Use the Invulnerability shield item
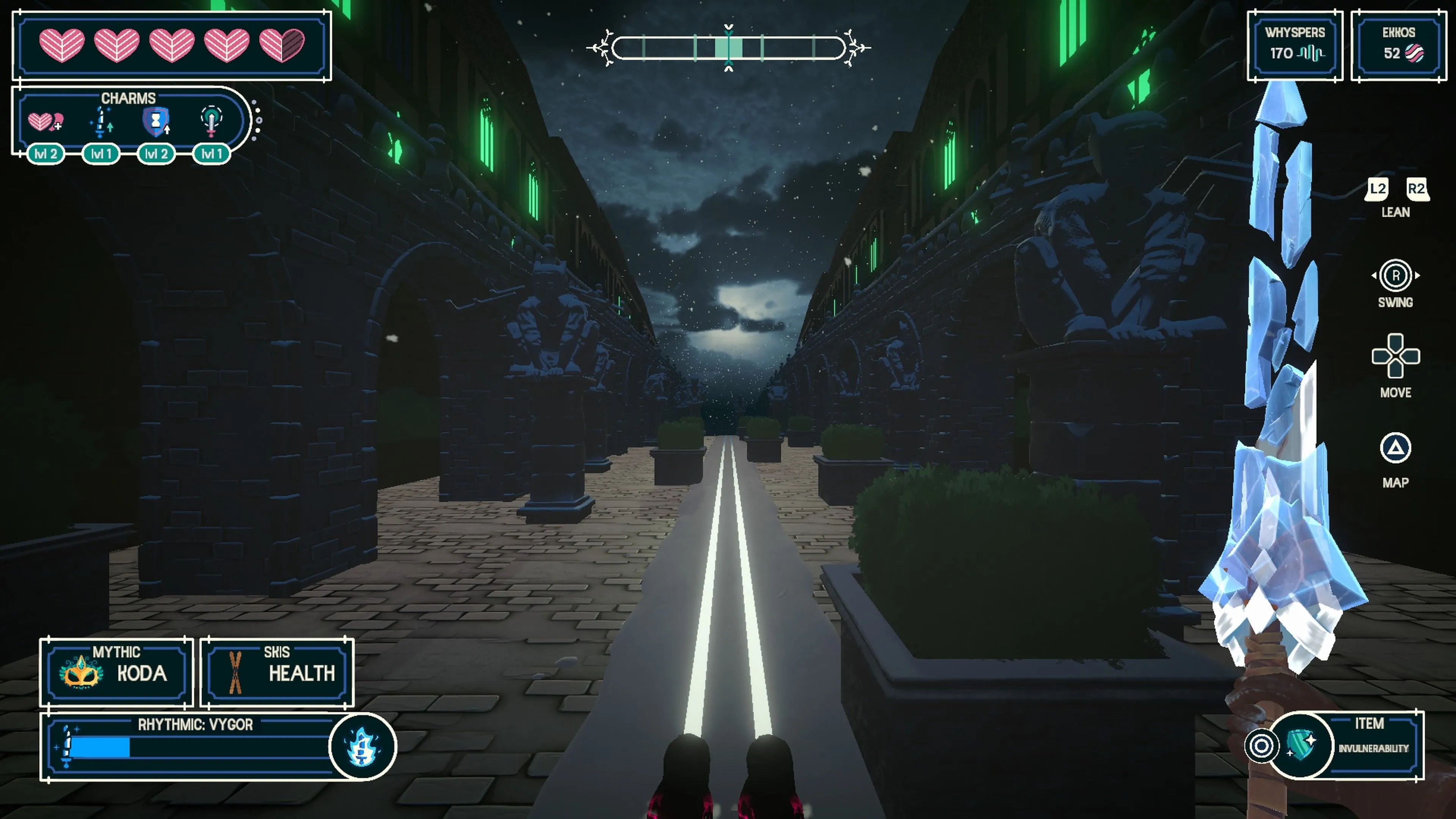This screenshot has width=1456, height=819. (x=1301, y=745)
